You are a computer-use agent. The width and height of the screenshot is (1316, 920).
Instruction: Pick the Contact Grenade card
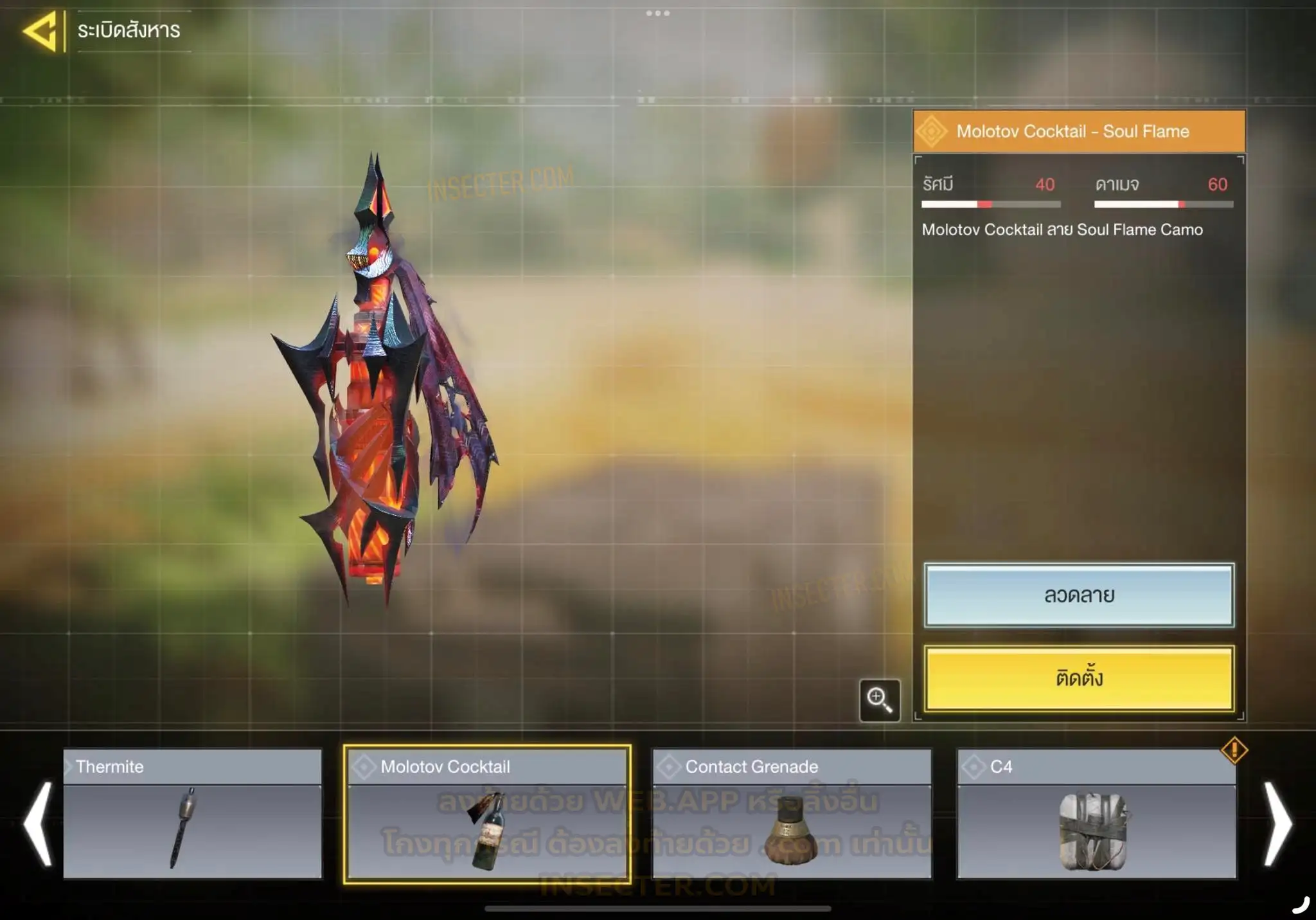click(x=792, y=814)
